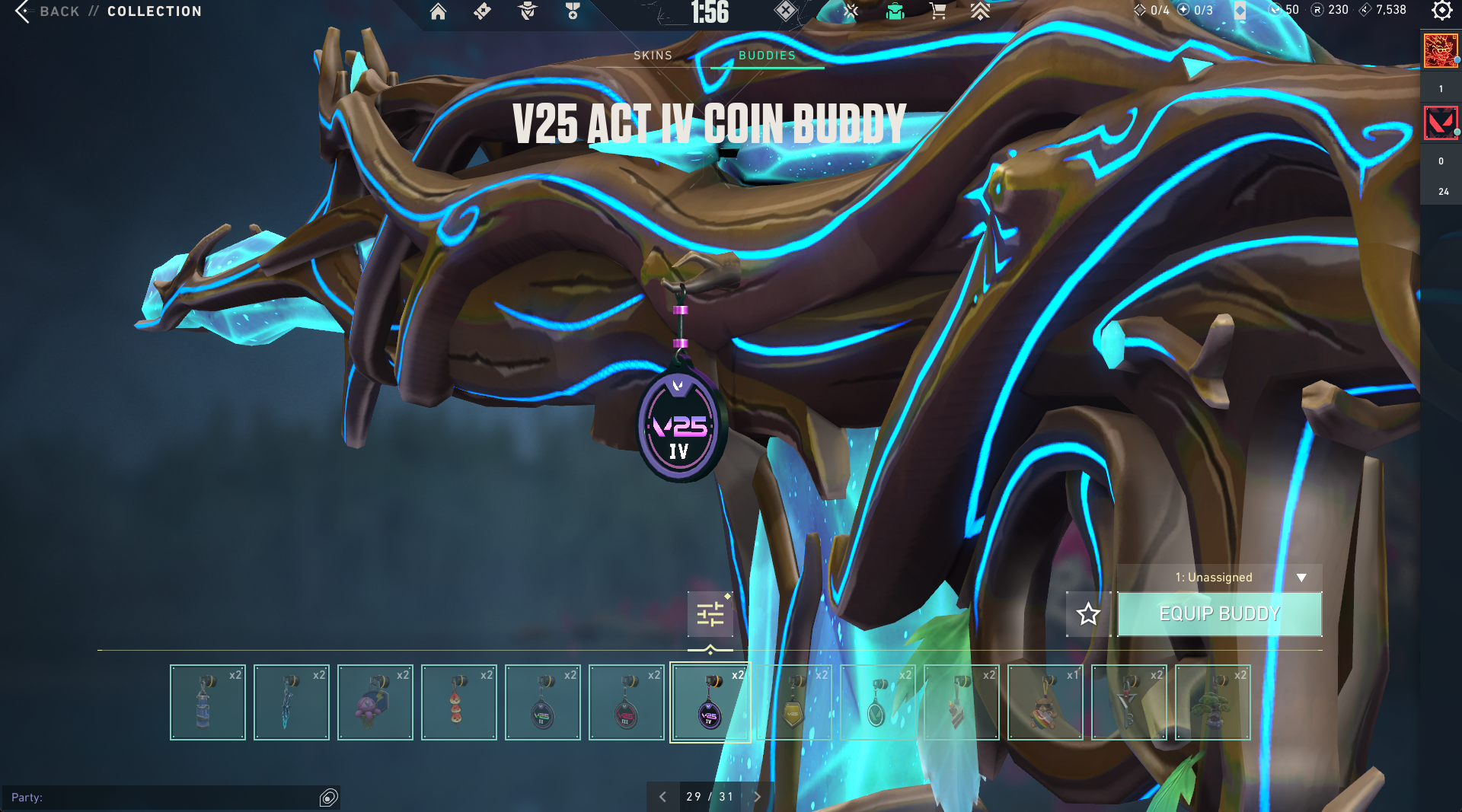The height and width of the screenshot is (812, 1462).
Task: Switch to the Skins tab
Action: [653, 56]
